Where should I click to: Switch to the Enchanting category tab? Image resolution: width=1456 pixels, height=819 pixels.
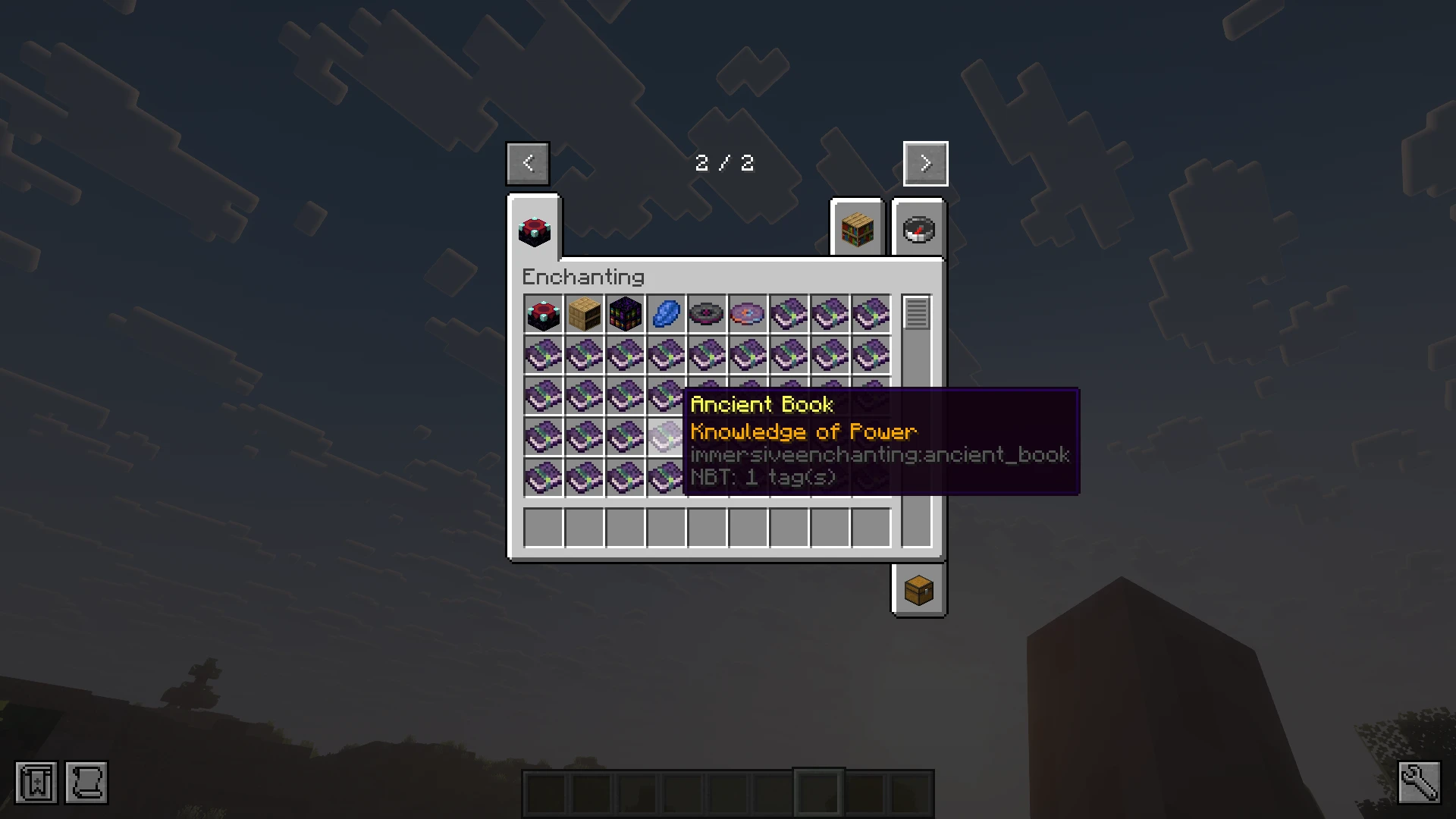pyautogui.click(x=533, y=233)
